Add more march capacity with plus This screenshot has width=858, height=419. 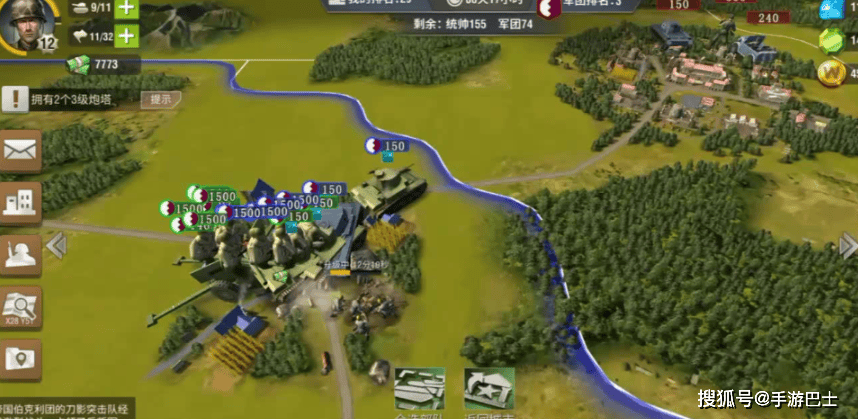(127, 37)
